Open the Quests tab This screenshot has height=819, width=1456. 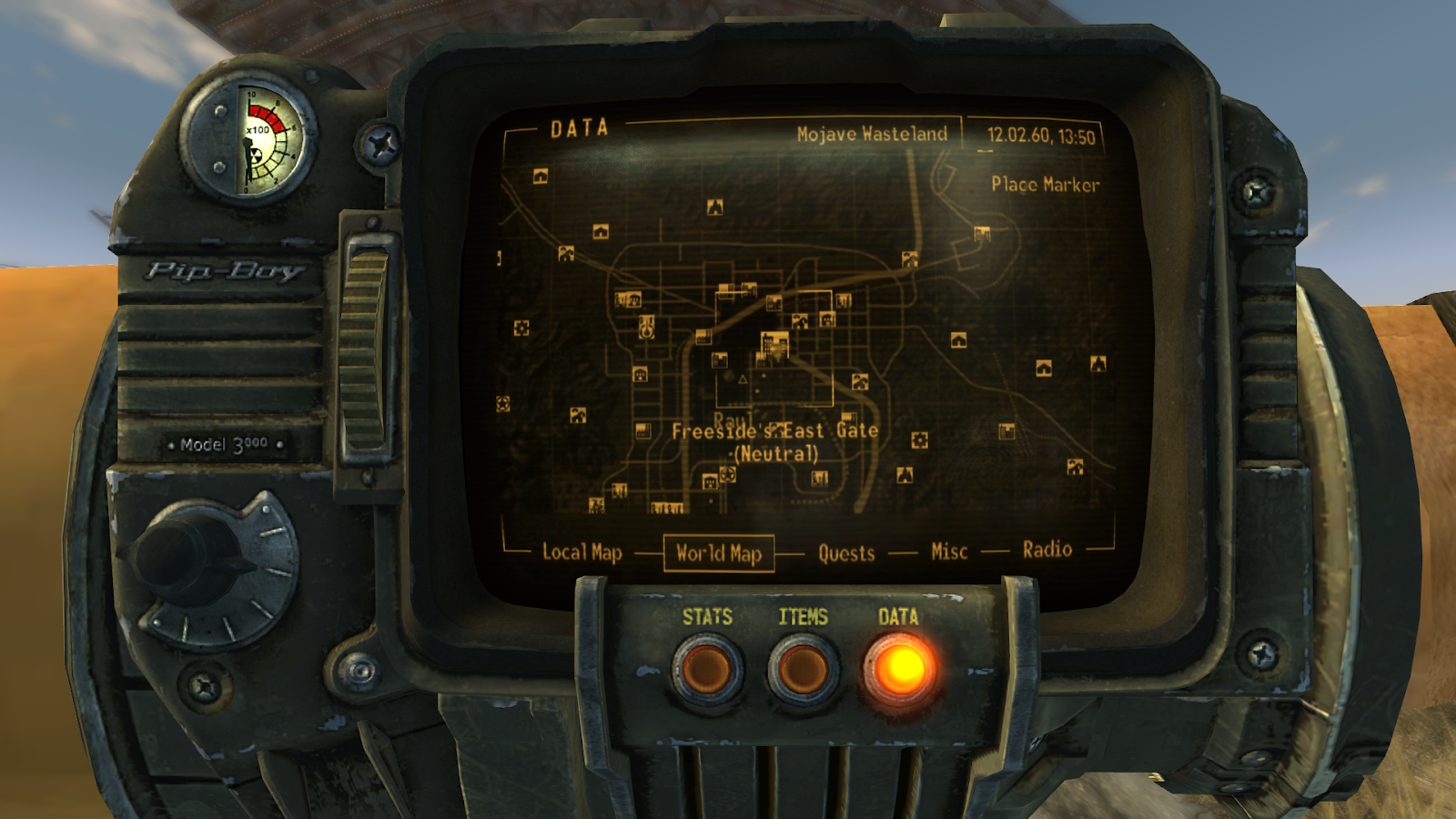click(x=845, y=552)
